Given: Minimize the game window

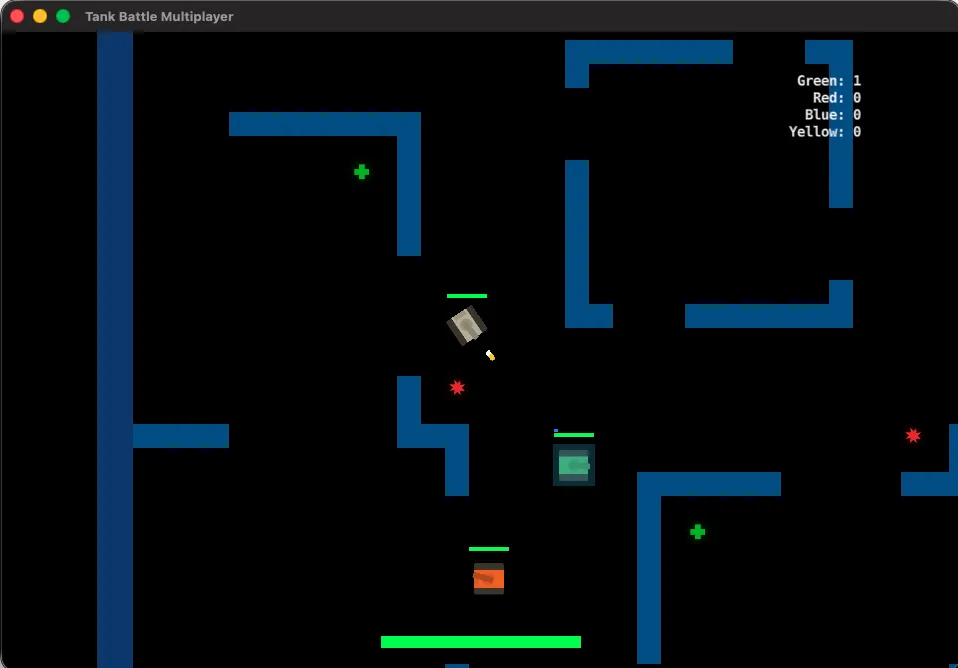Looking at the screenshot, I should click(40, 16).
